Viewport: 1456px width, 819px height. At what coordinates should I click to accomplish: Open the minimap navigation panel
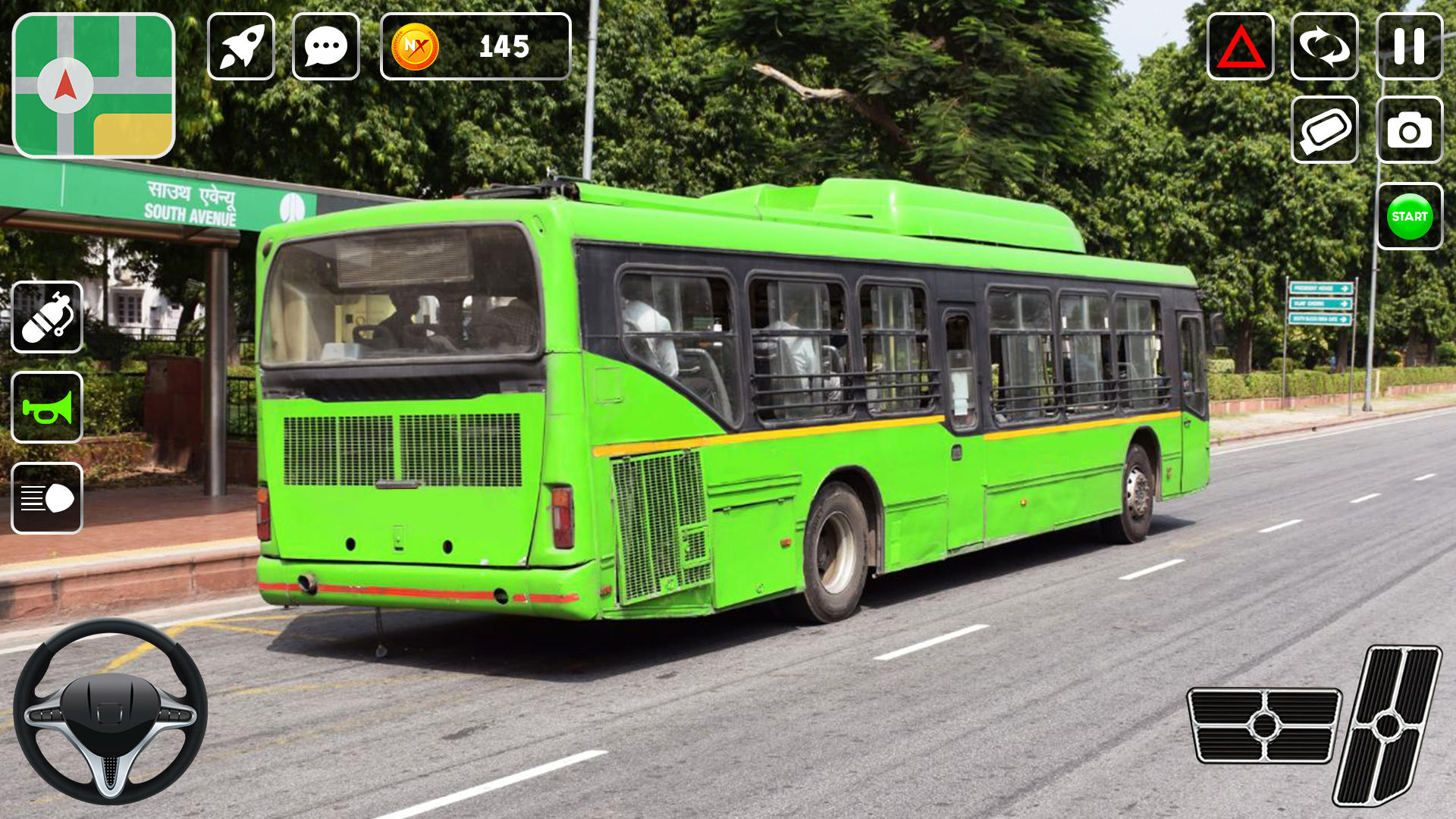coord(93,83)
